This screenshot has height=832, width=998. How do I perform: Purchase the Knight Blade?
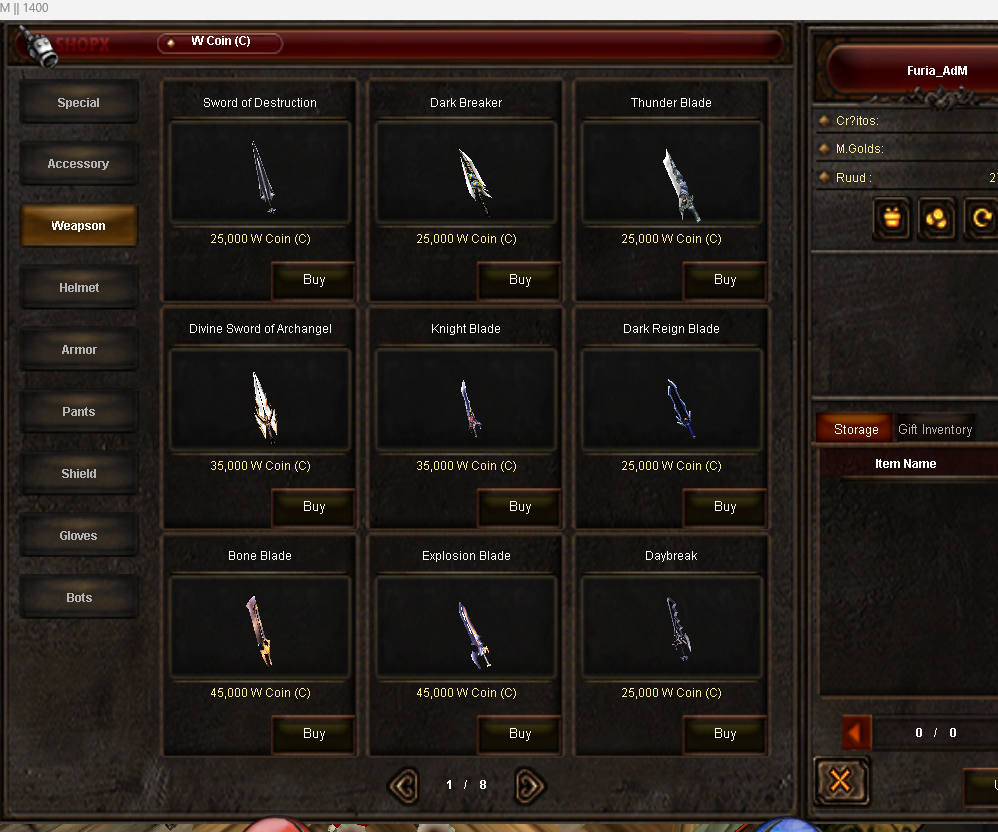520,508
